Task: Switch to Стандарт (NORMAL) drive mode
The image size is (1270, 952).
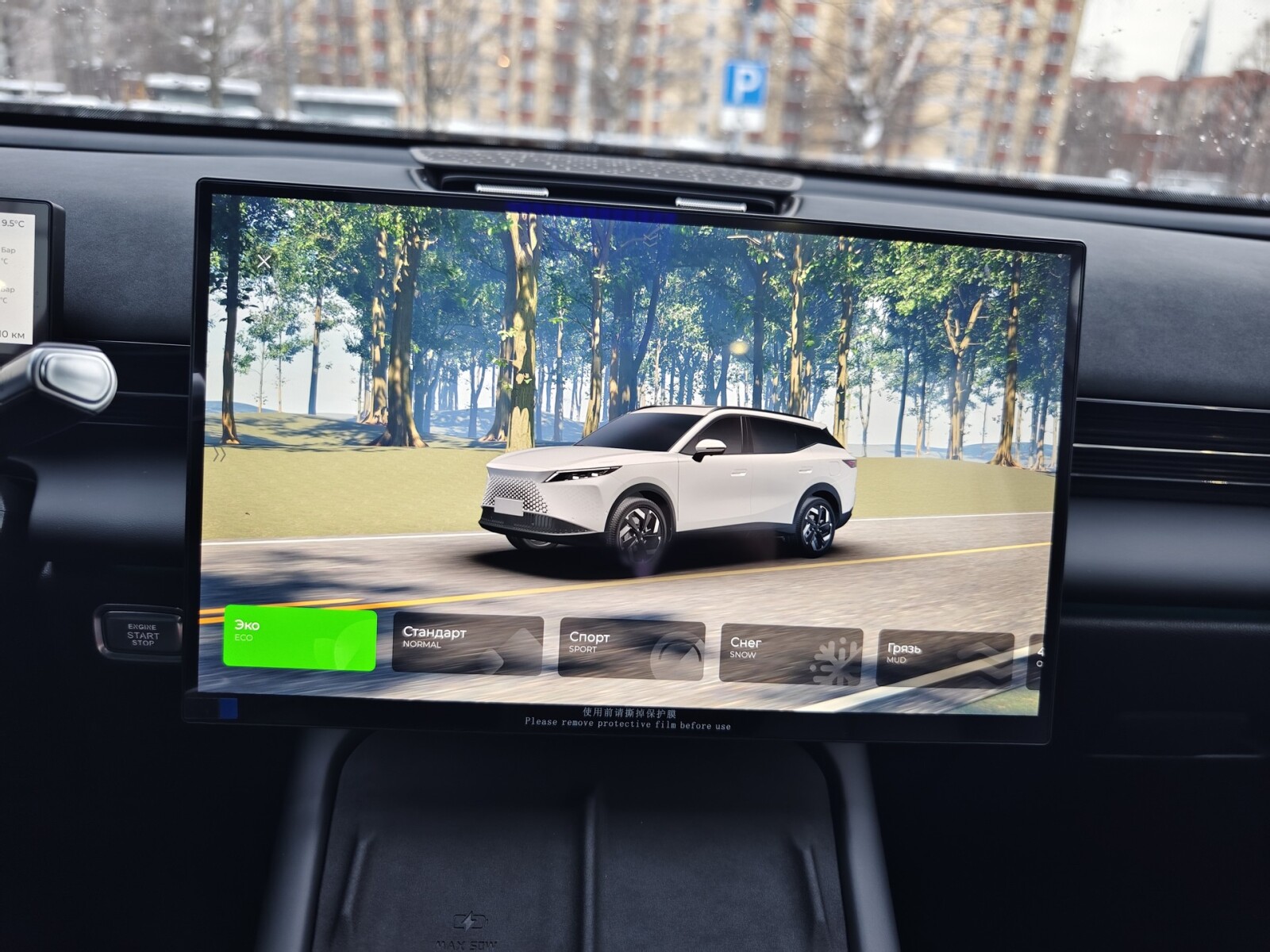Action: click(x=468, y=644)
